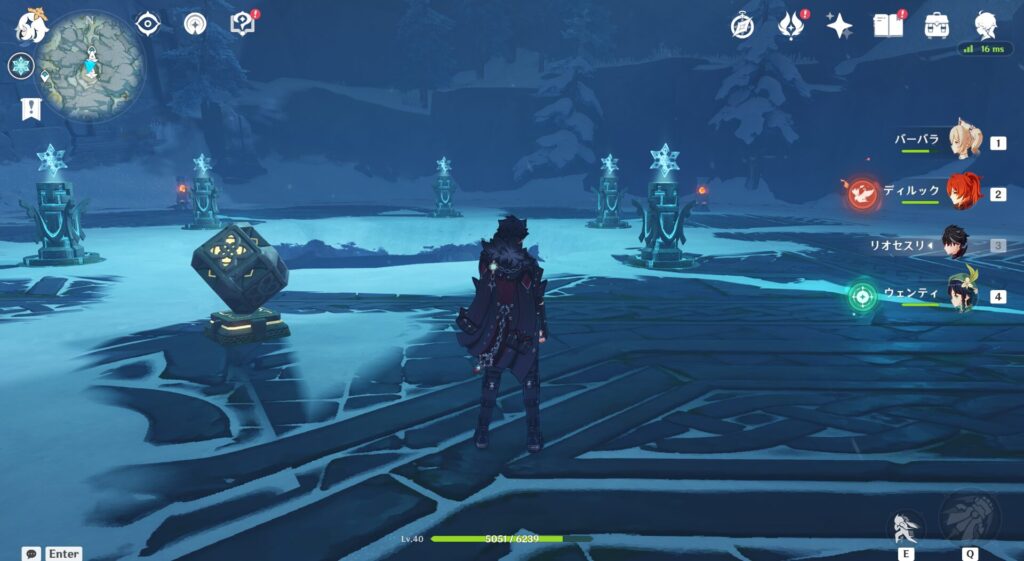Screen dimensions: 1024x561
Task: Click the eye icon in the top bar
Action: pyautogui.click(x=148, y=24)
